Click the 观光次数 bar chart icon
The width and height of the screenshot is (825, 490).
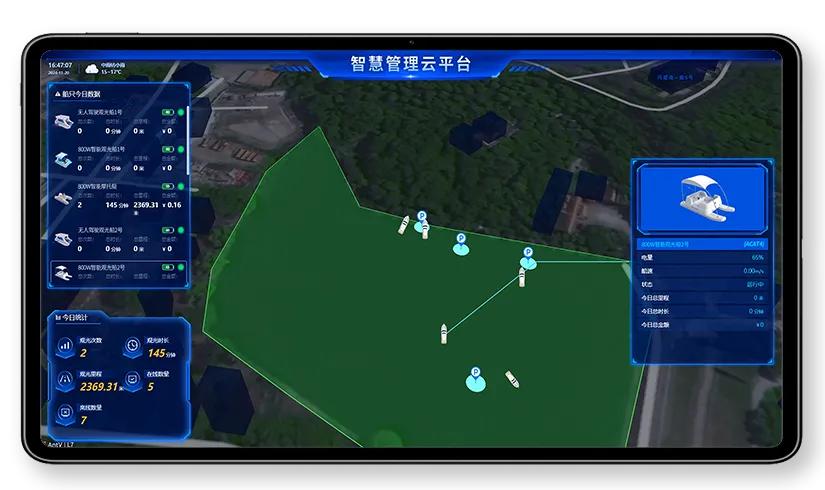pos(66,346)
